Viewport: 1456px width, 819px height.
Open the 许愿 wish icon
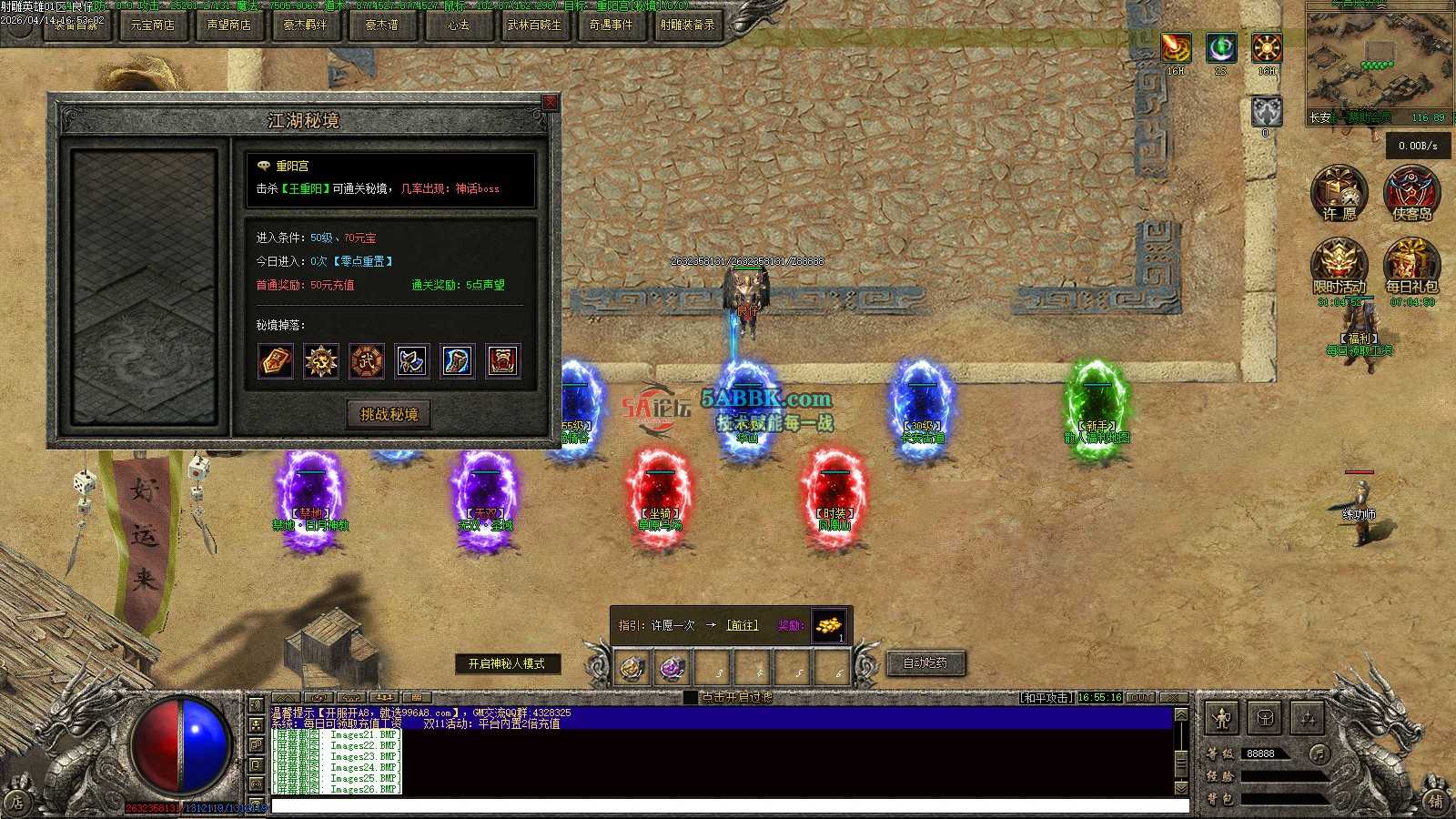pyautogui.click(x=1339, y=192)
